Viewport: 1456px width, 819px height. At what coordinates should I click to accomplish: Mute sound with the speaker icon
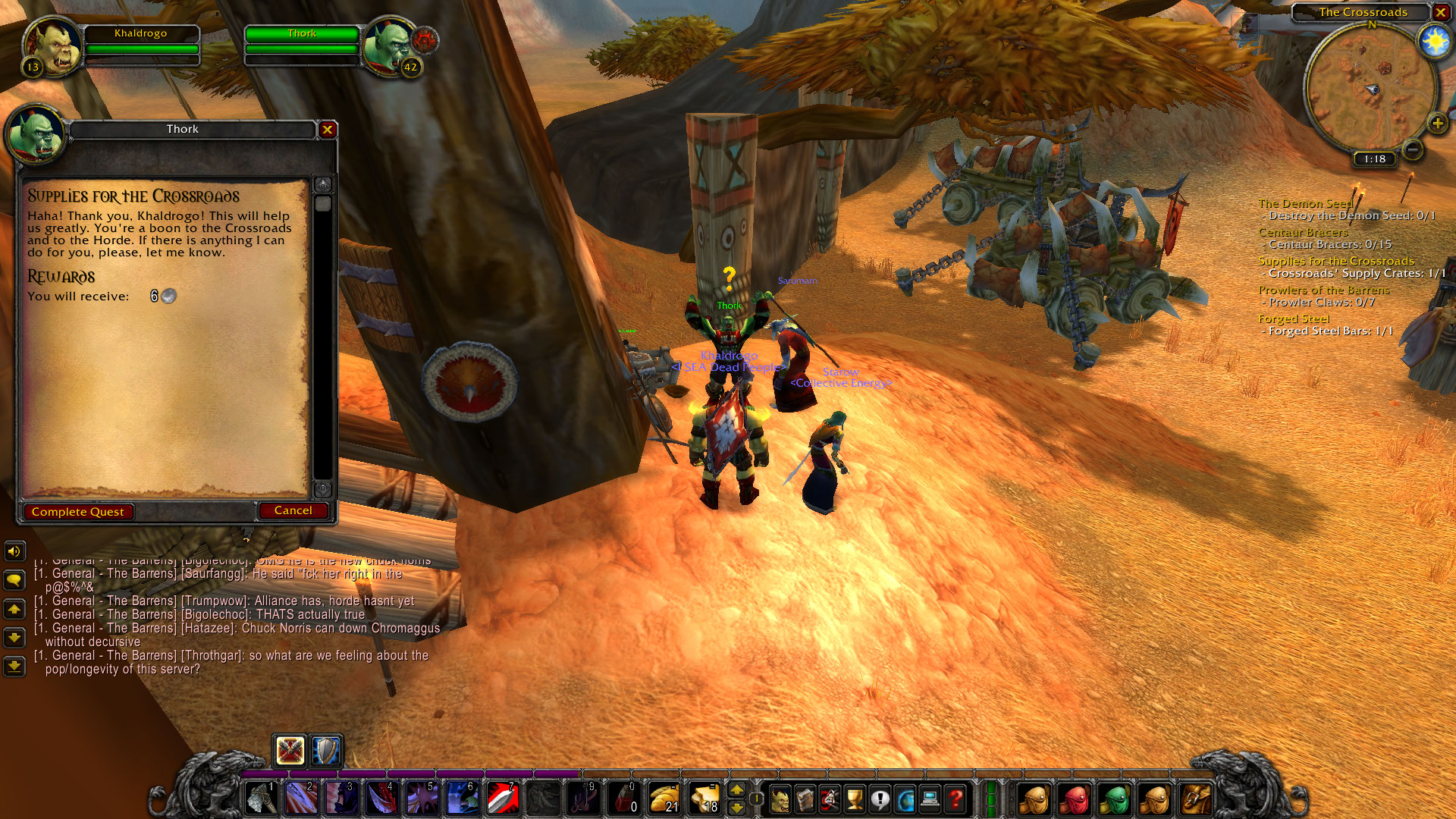click(13, 551)
